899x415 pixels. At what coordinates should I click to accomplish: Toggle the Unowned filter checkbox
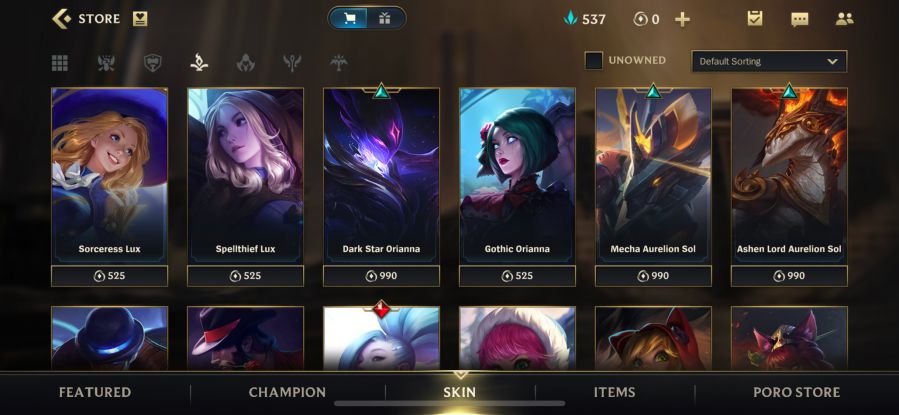tap(594, 61)
